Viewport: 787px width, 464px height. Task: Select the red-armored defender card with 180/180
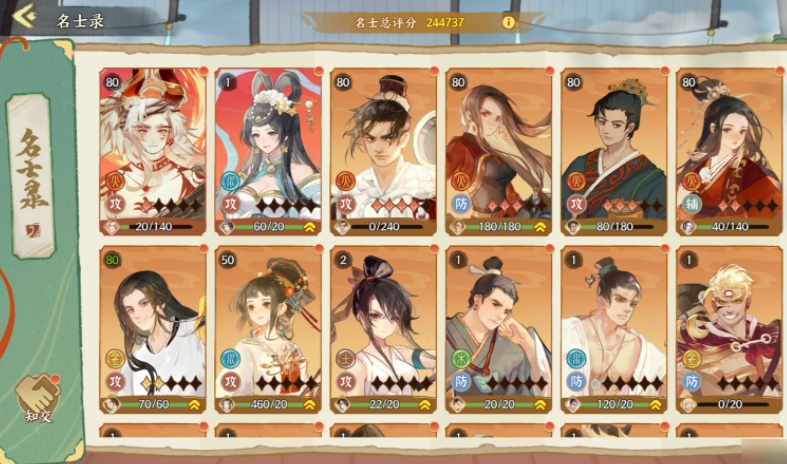point(498,150)
